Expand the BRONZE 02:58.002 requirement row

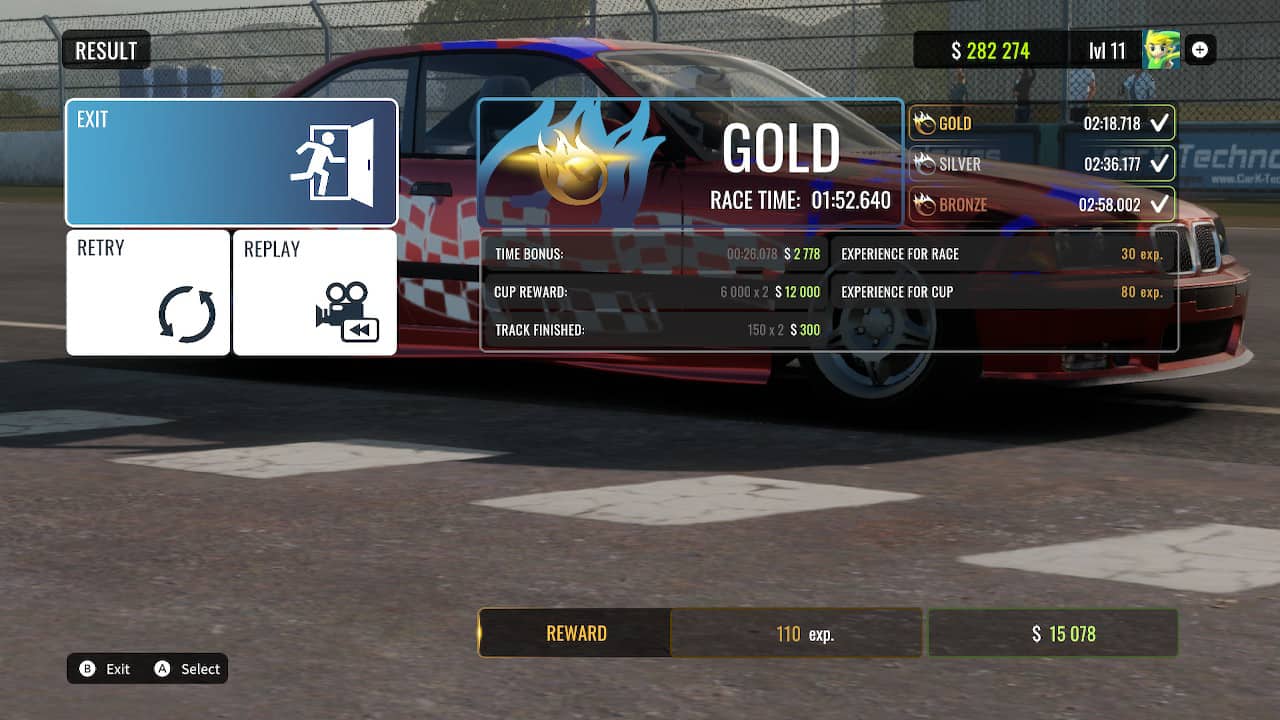[x=1040, y=203]
